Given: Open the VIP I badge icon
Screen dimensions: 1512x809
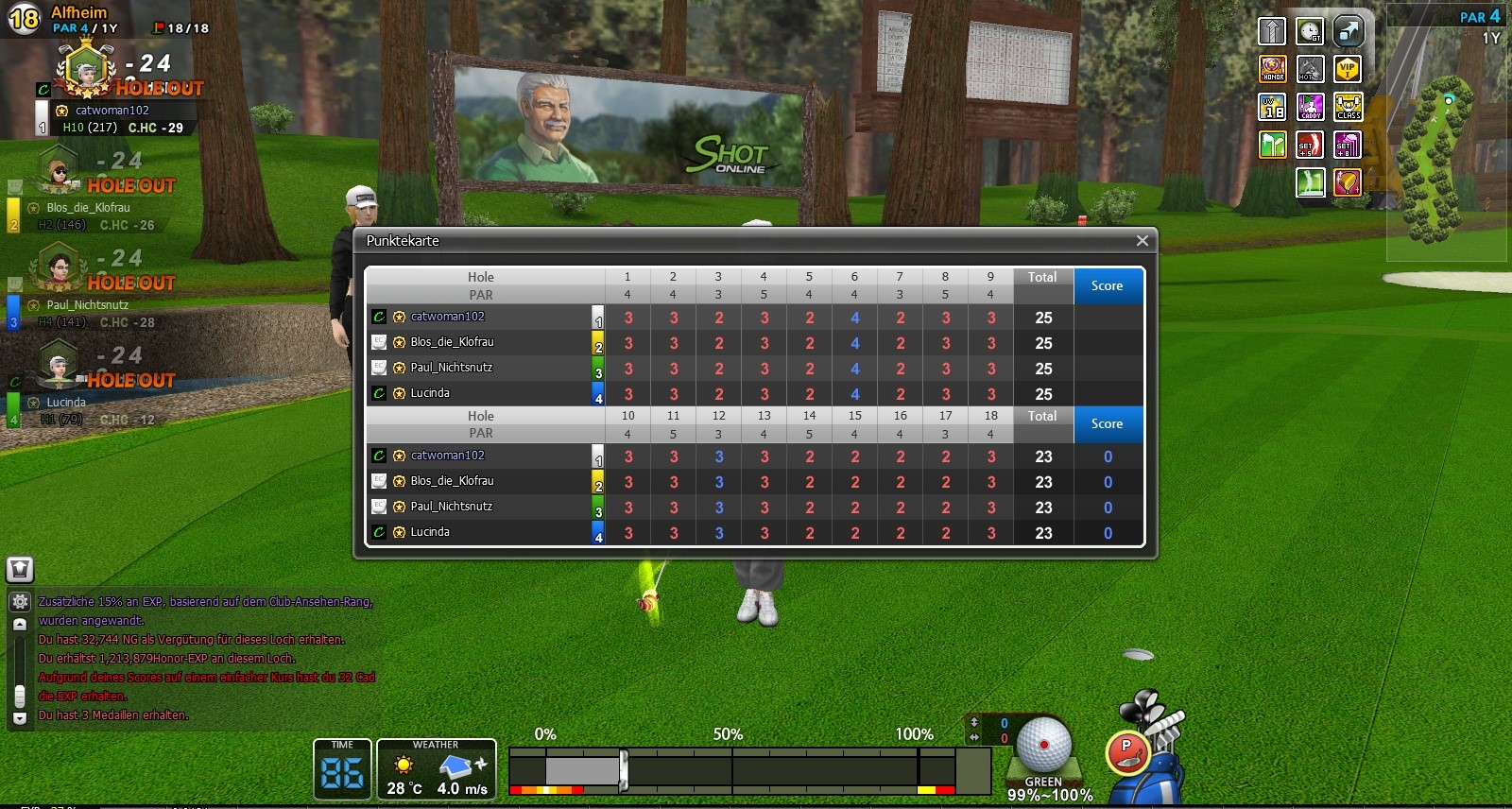Looking at the screenshot, I should (1348, 69).
